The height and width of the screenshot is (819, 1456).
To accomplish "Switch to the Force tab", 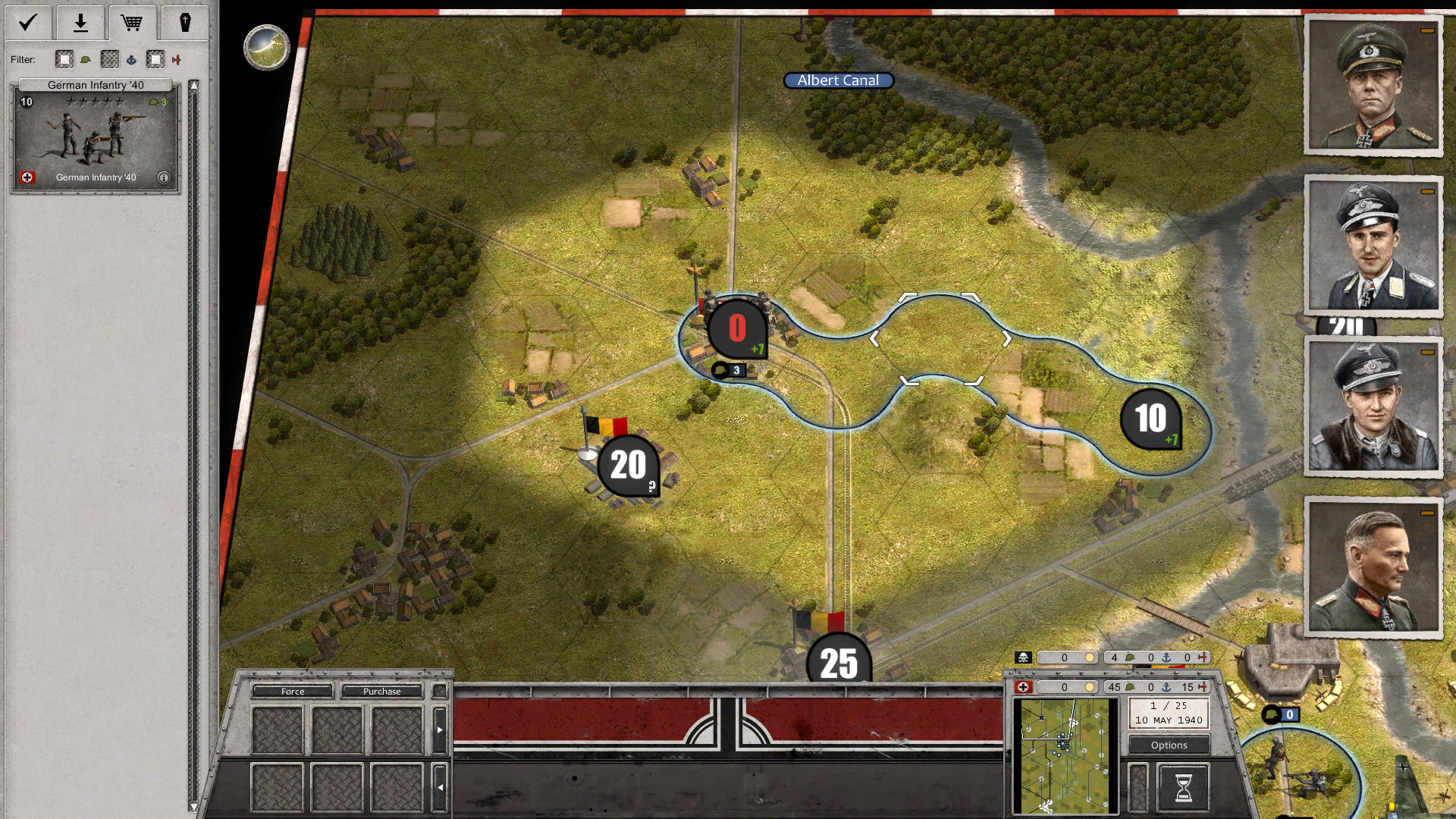I will tap(291, 692).
